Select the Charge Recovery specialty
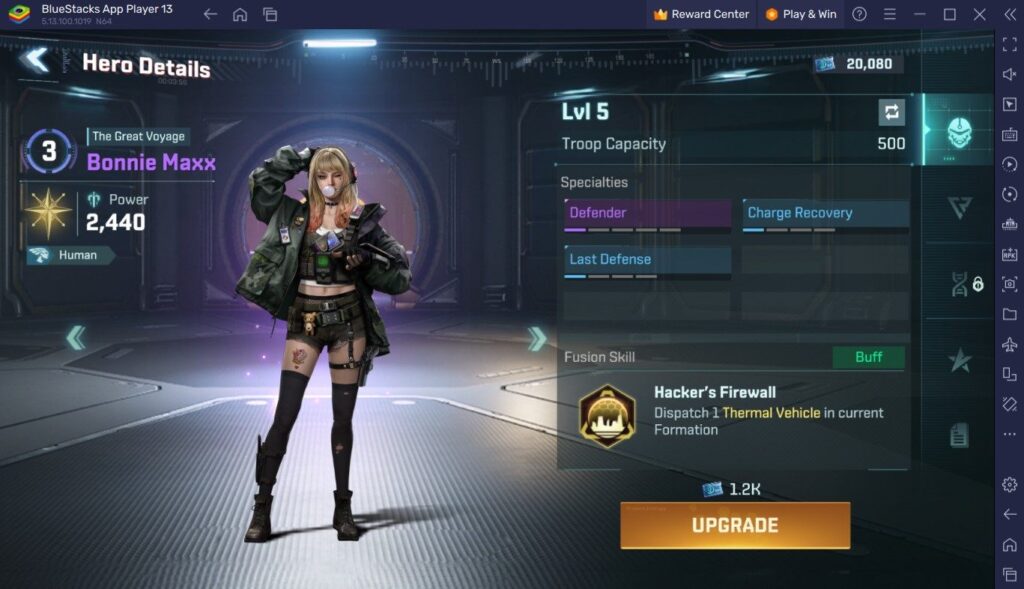1024x589 pixels. click(825, 214)
